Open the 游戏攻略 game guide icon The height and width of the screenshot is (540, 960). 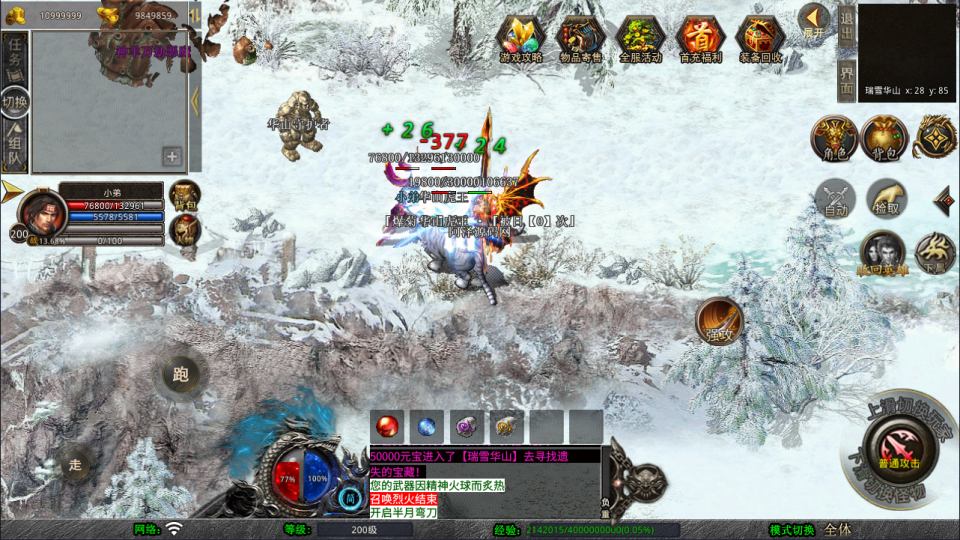point(520,37)
